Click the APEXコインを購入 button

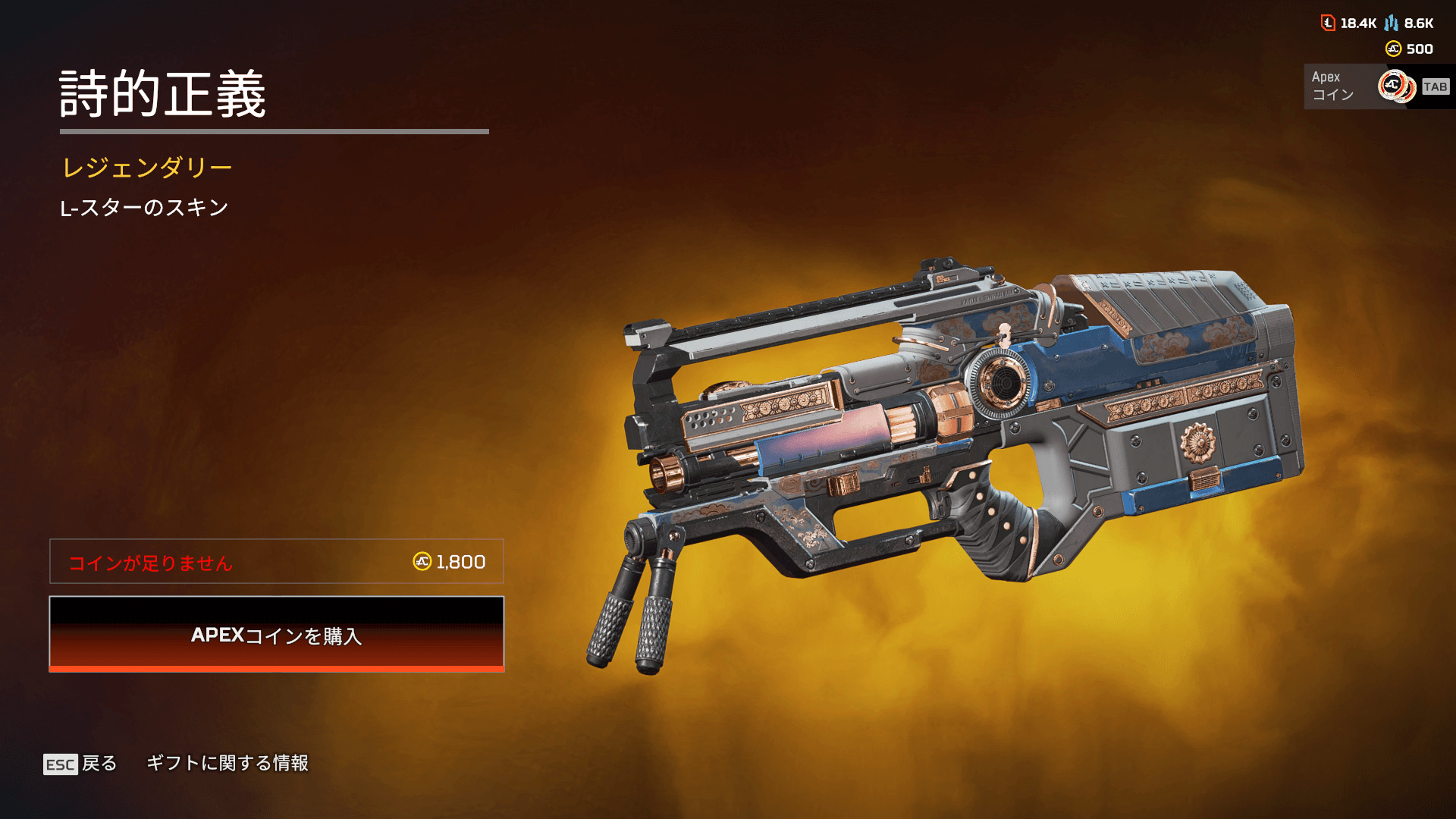(x=276, y=634)
